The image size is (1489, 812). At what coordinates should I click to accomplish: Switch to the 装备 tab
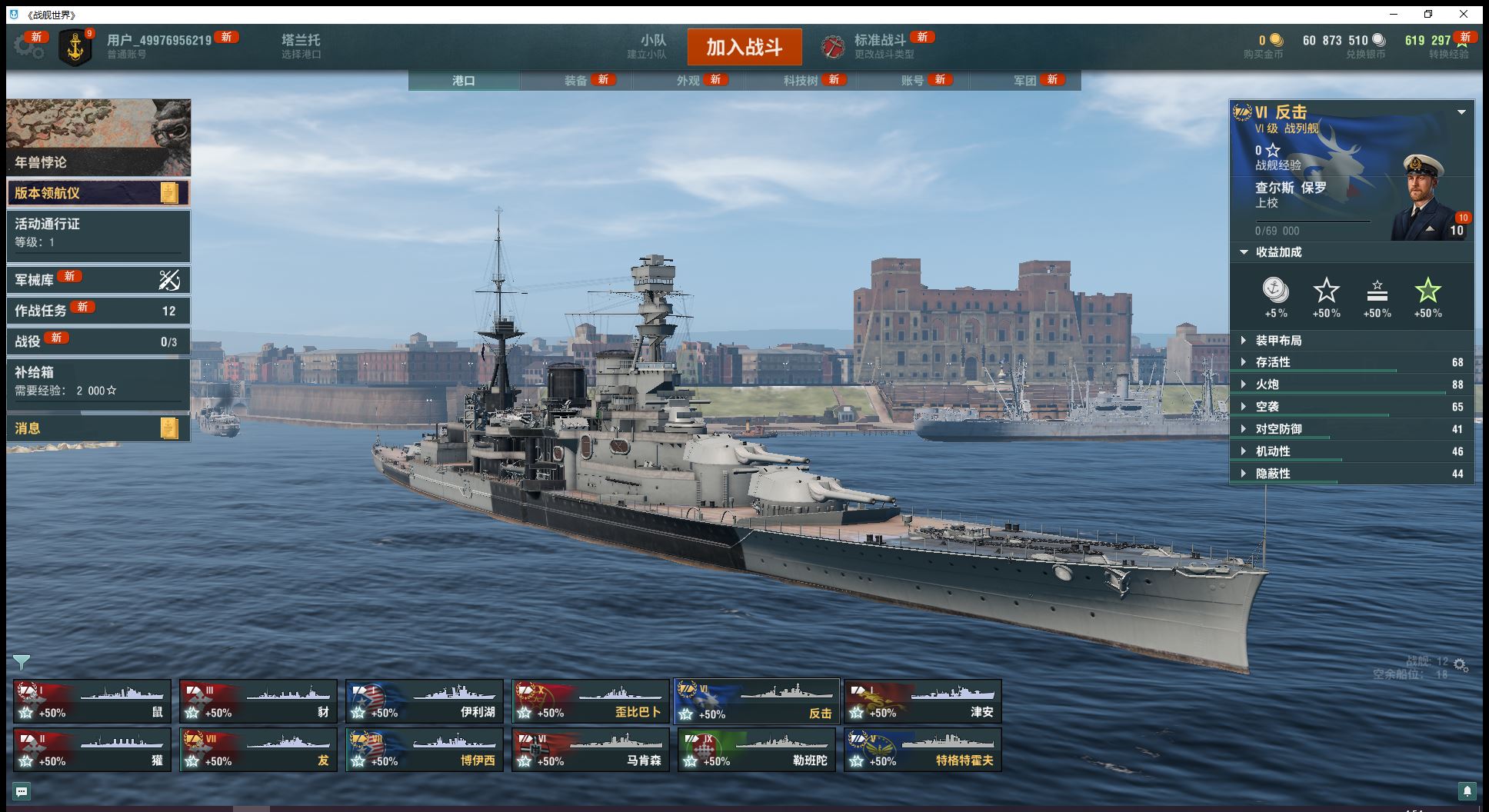pos(576,81)
